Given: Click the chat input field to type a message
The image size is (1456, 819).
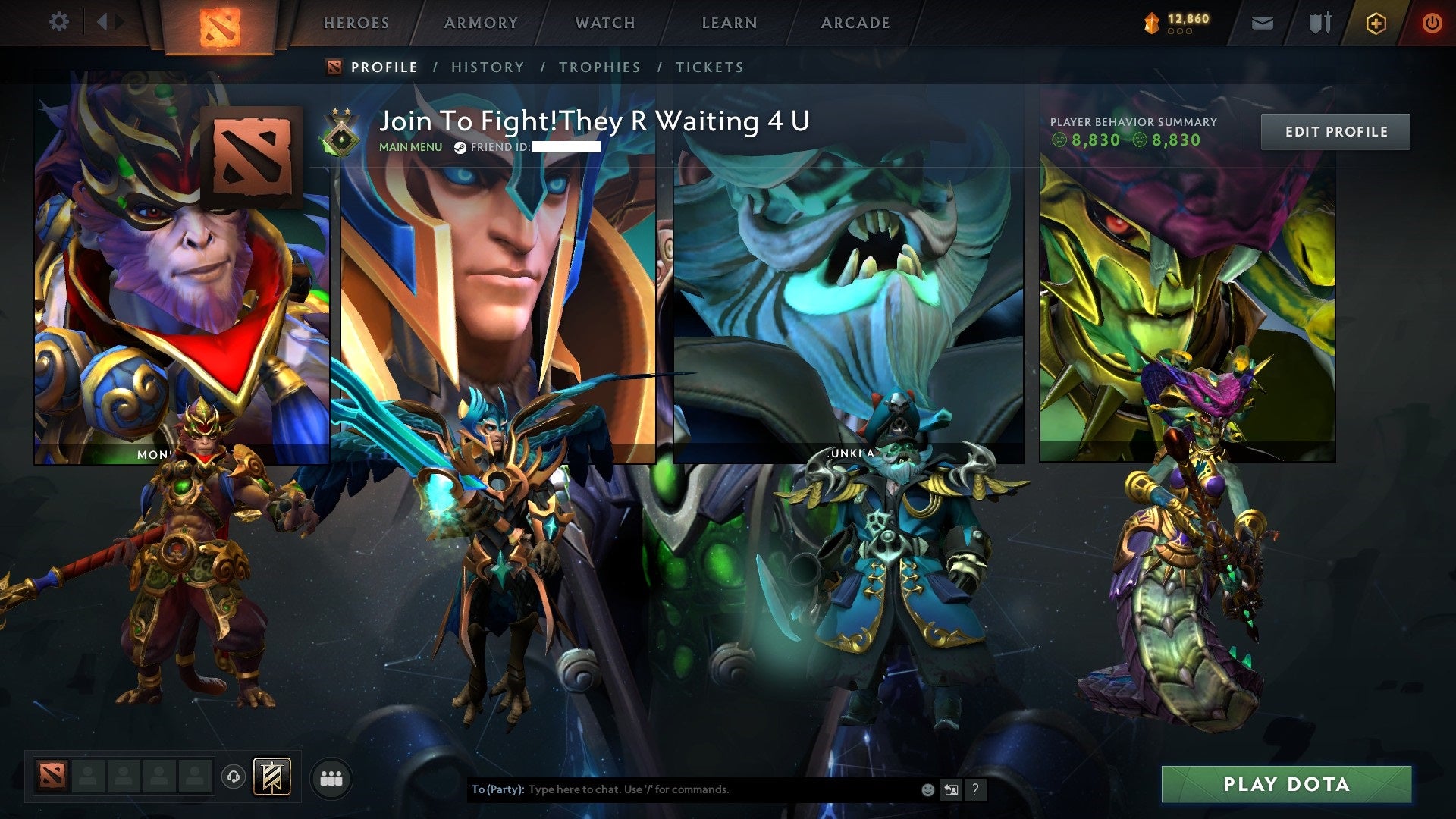Looking at the screenshot, I should (682, 789).
